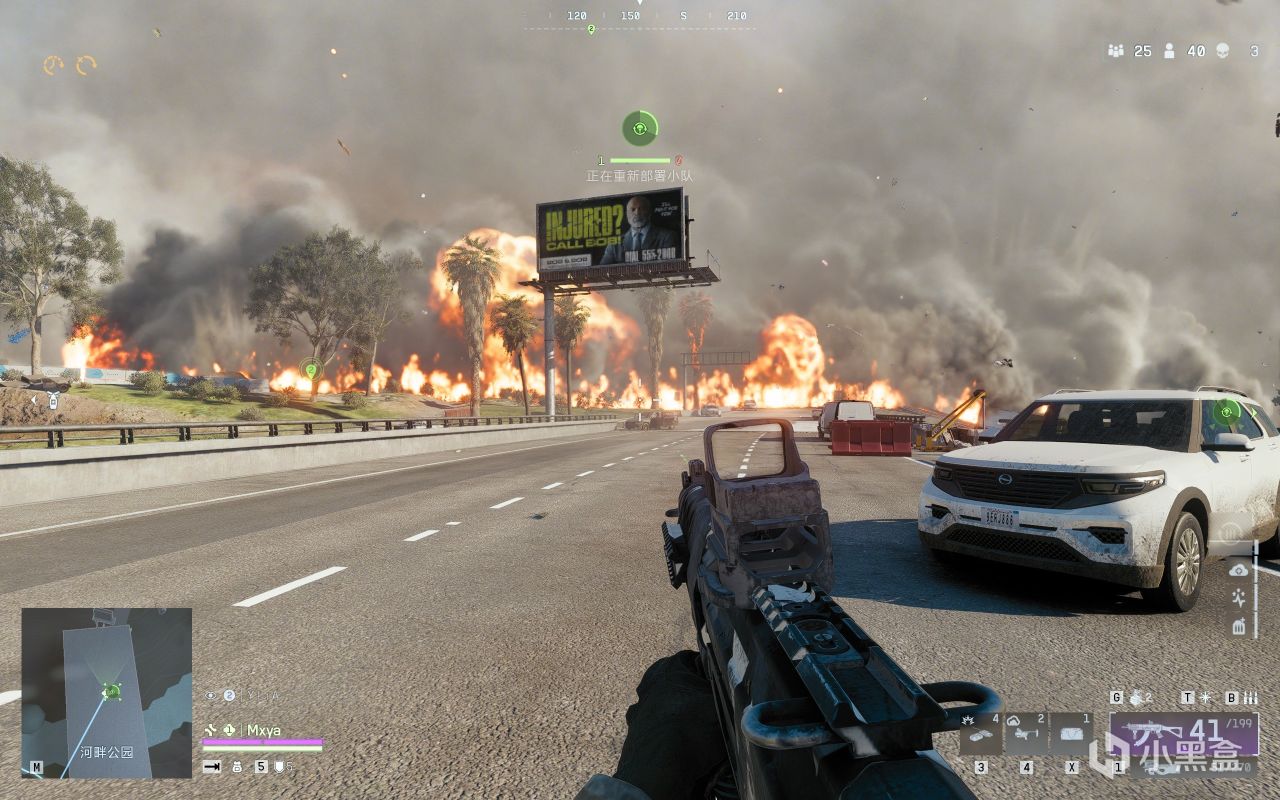Select the C4 explosive gadget slot

pos(978,733)
